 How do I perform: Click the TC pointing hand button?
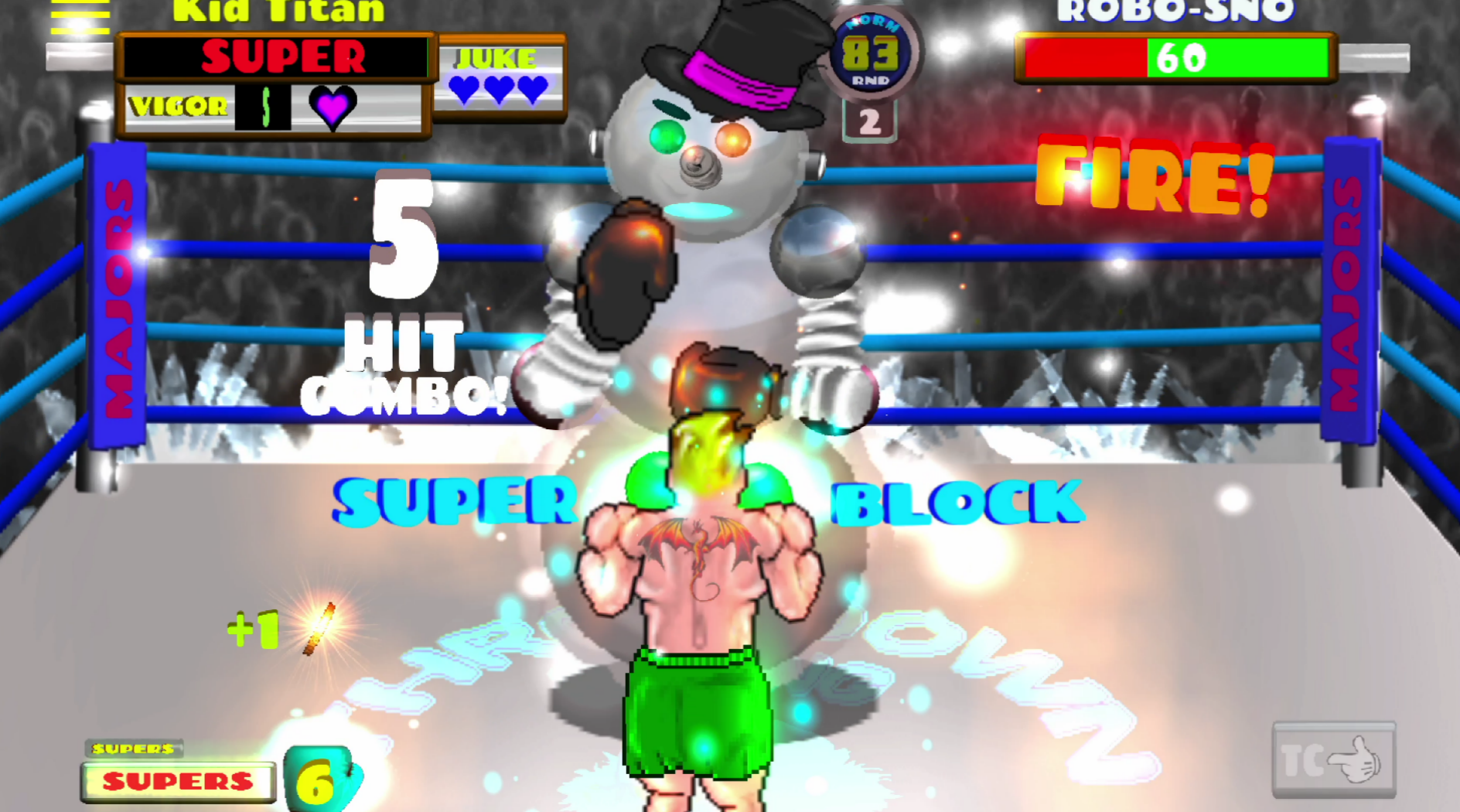pos(1333,759)
